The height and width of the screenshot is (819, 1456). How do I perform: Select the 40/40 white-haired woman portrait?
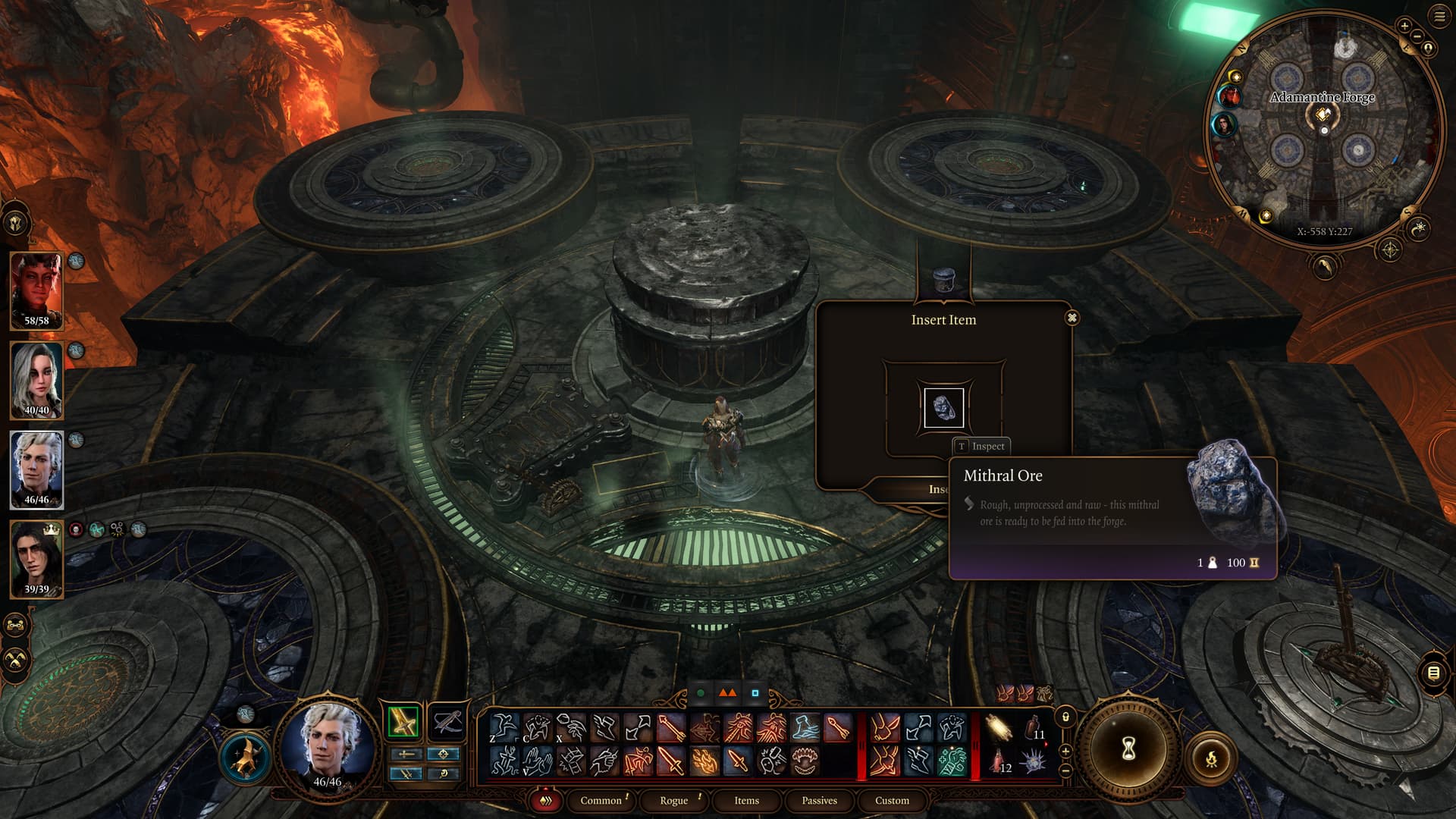[x=36, y=379]
